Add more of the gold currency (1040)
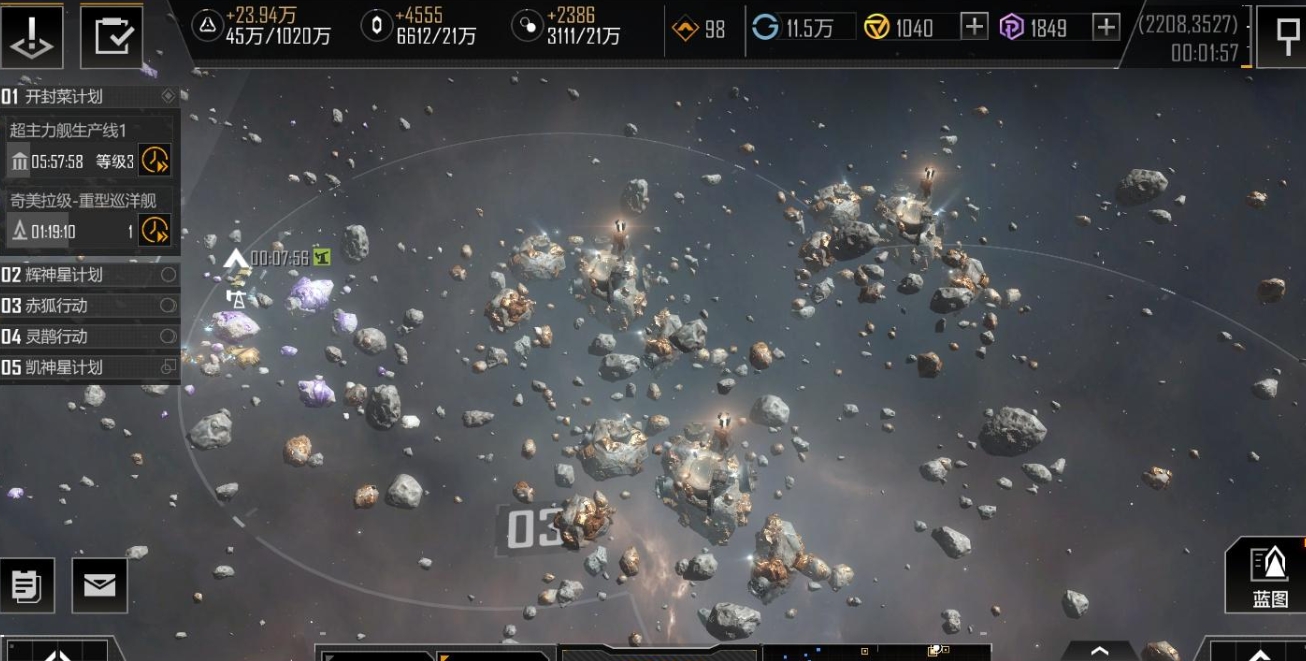The height and width of the screenshot is (661, 1306). click(974, 27)
